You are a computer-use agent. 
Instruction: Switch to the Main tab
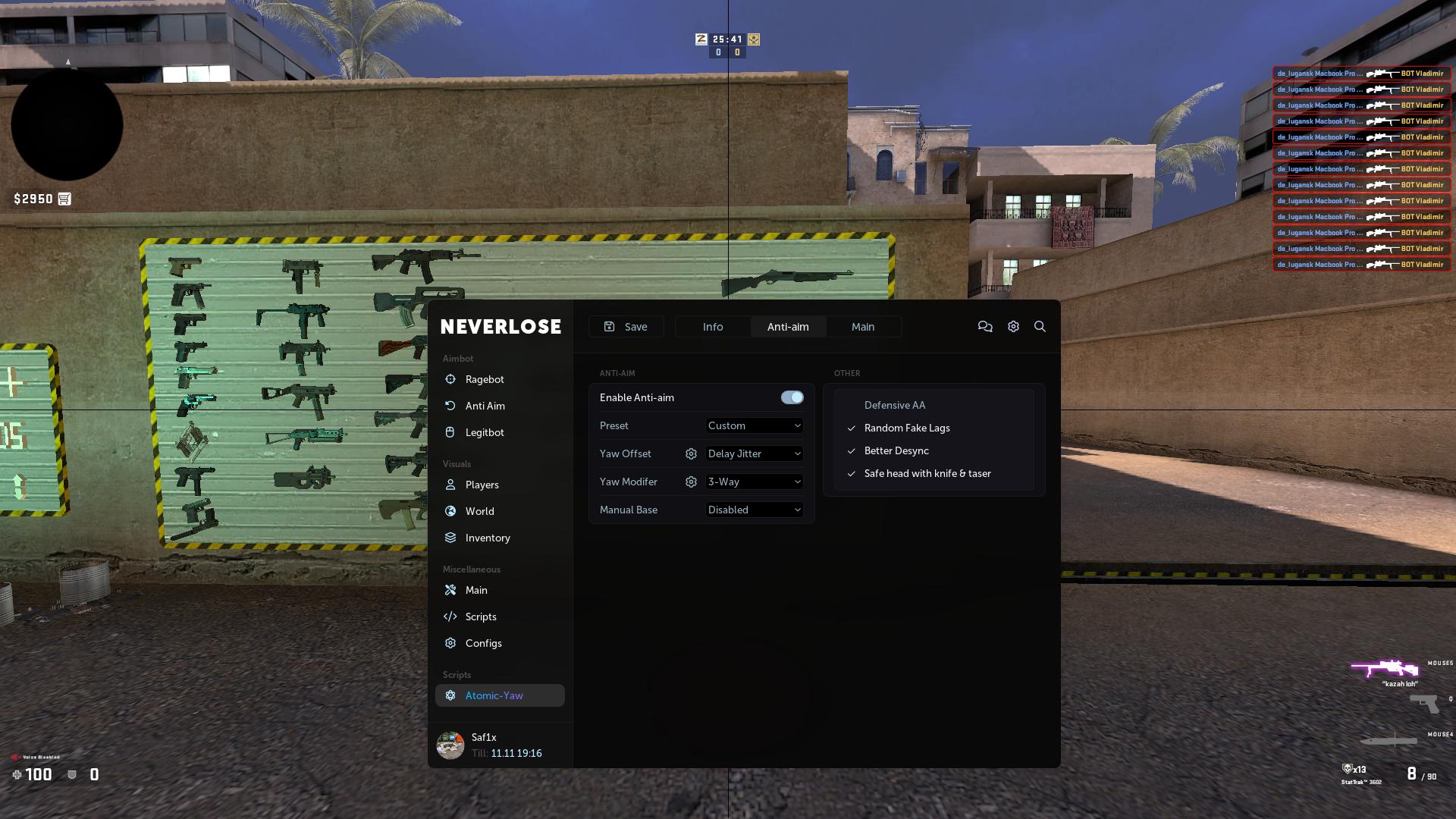click(863, 326)
